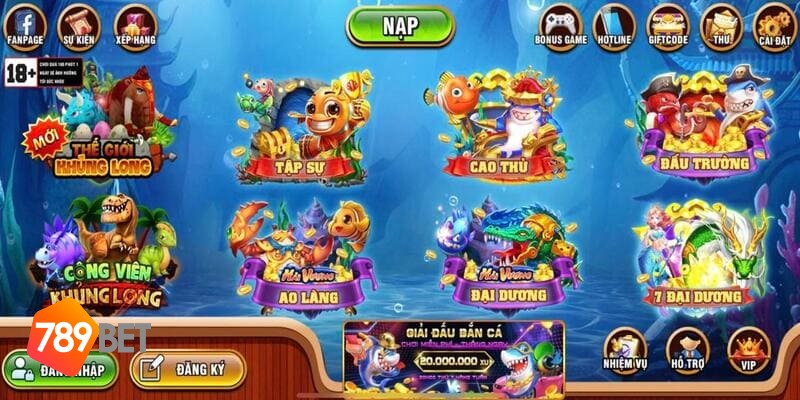Open the Fanpage icon
Viewport: 800px width, 400px height.
coord(25,24)
